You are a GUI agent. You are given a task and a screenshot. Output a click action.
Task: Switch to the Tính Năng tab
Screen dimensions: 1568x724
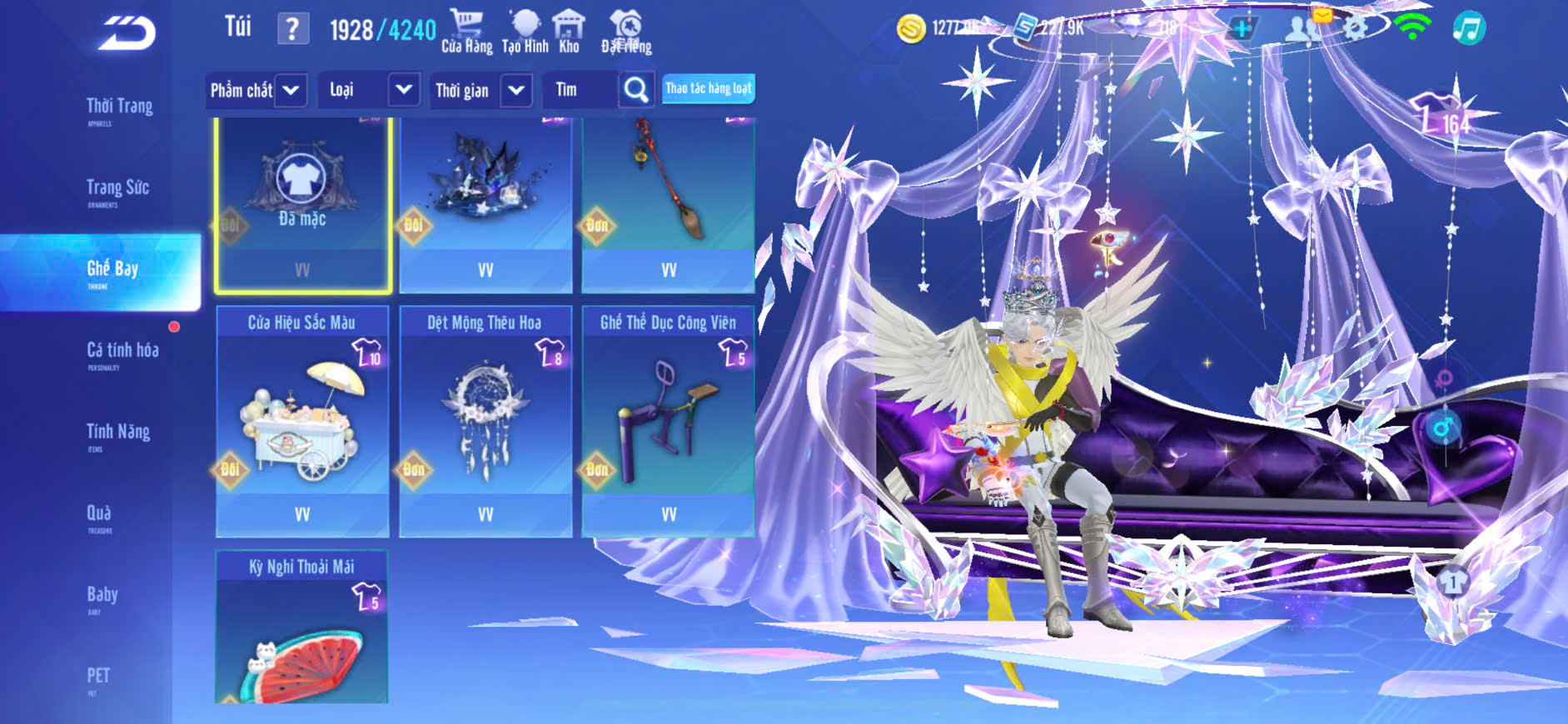[117, 434]
